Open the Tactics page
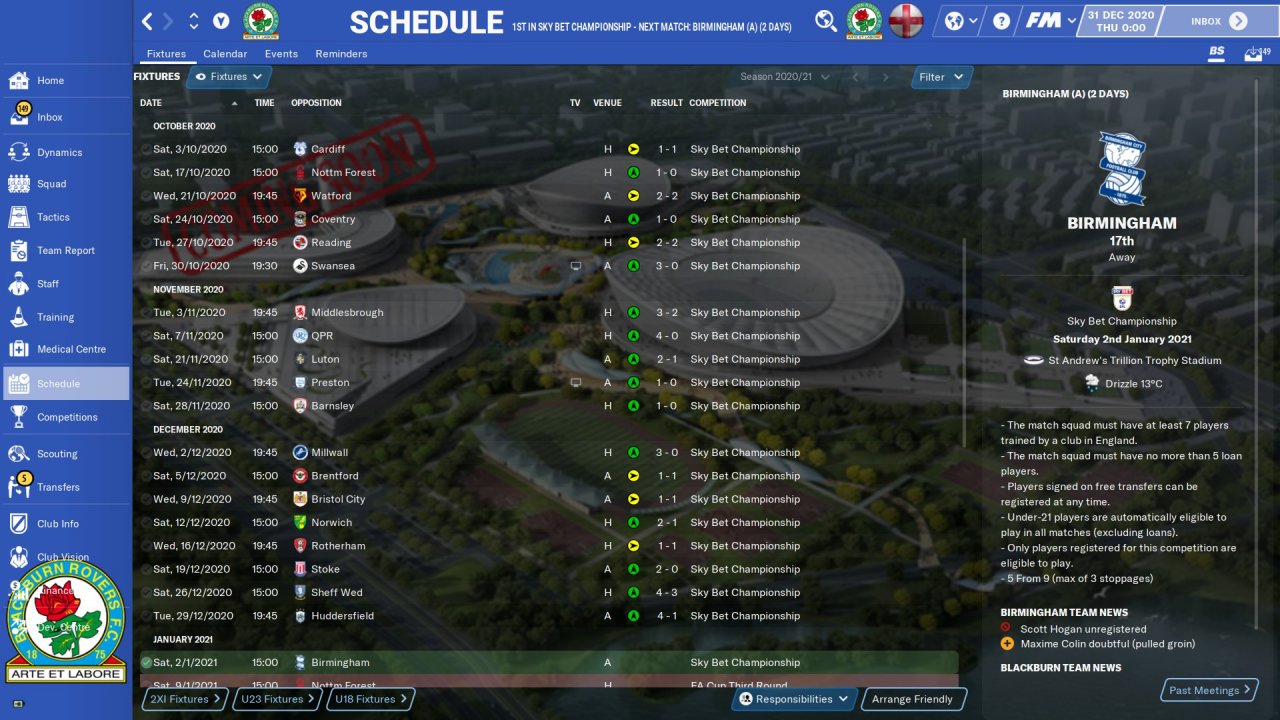Image resolution: width=1280 pixels, height=720 pixels. coord(53,217)
